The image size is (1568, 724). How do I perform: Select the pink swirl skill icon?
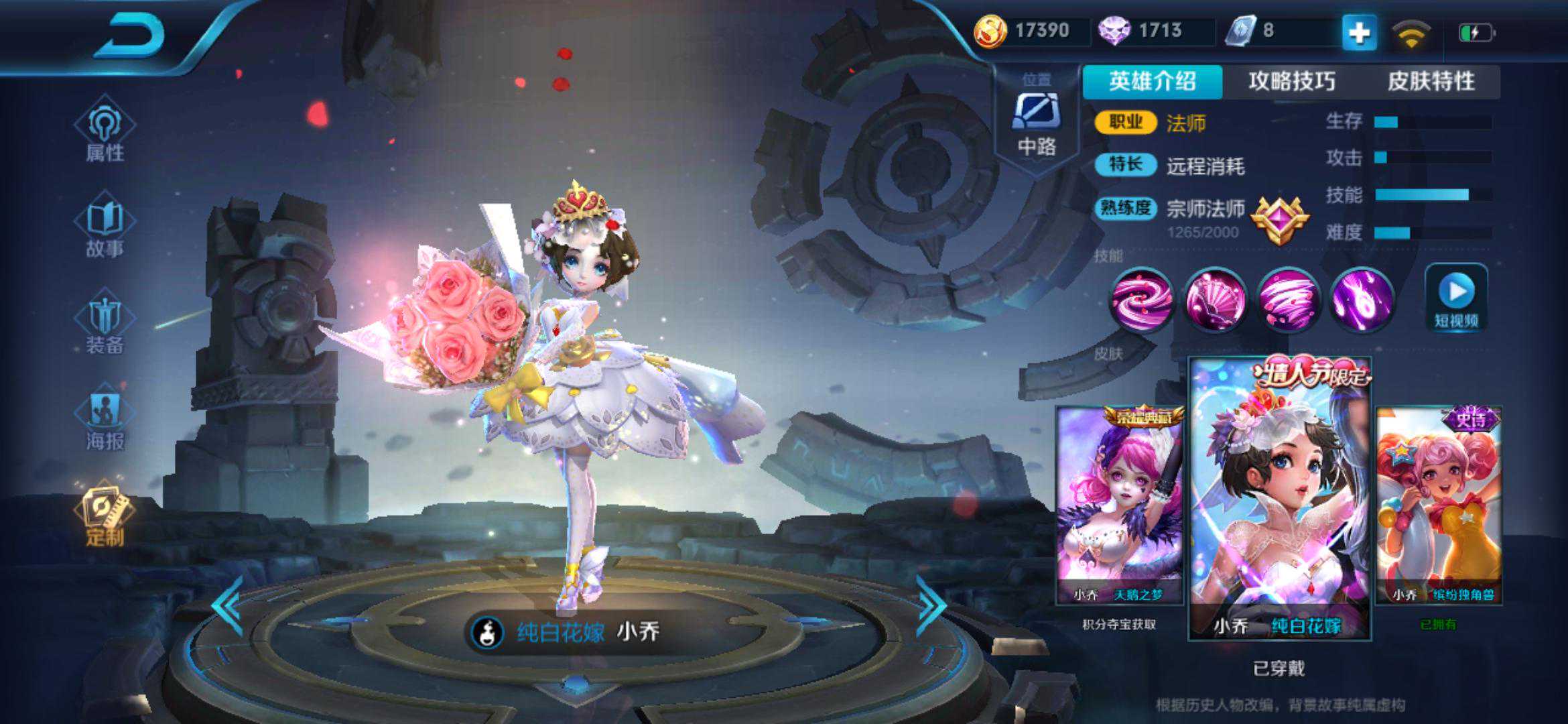click(1141, 300)
